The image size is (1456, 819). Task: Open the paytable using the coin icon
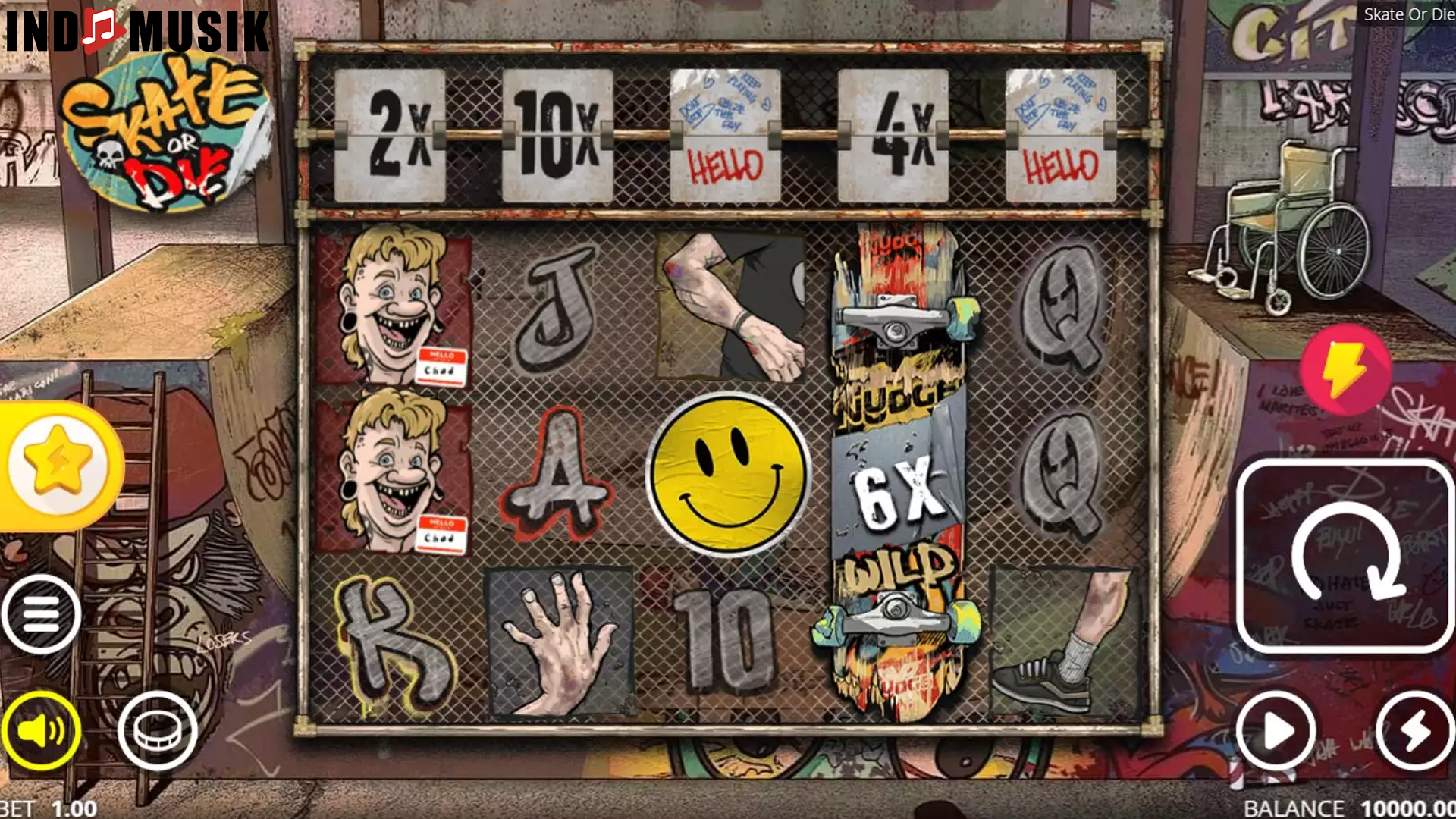click(155, 730)
